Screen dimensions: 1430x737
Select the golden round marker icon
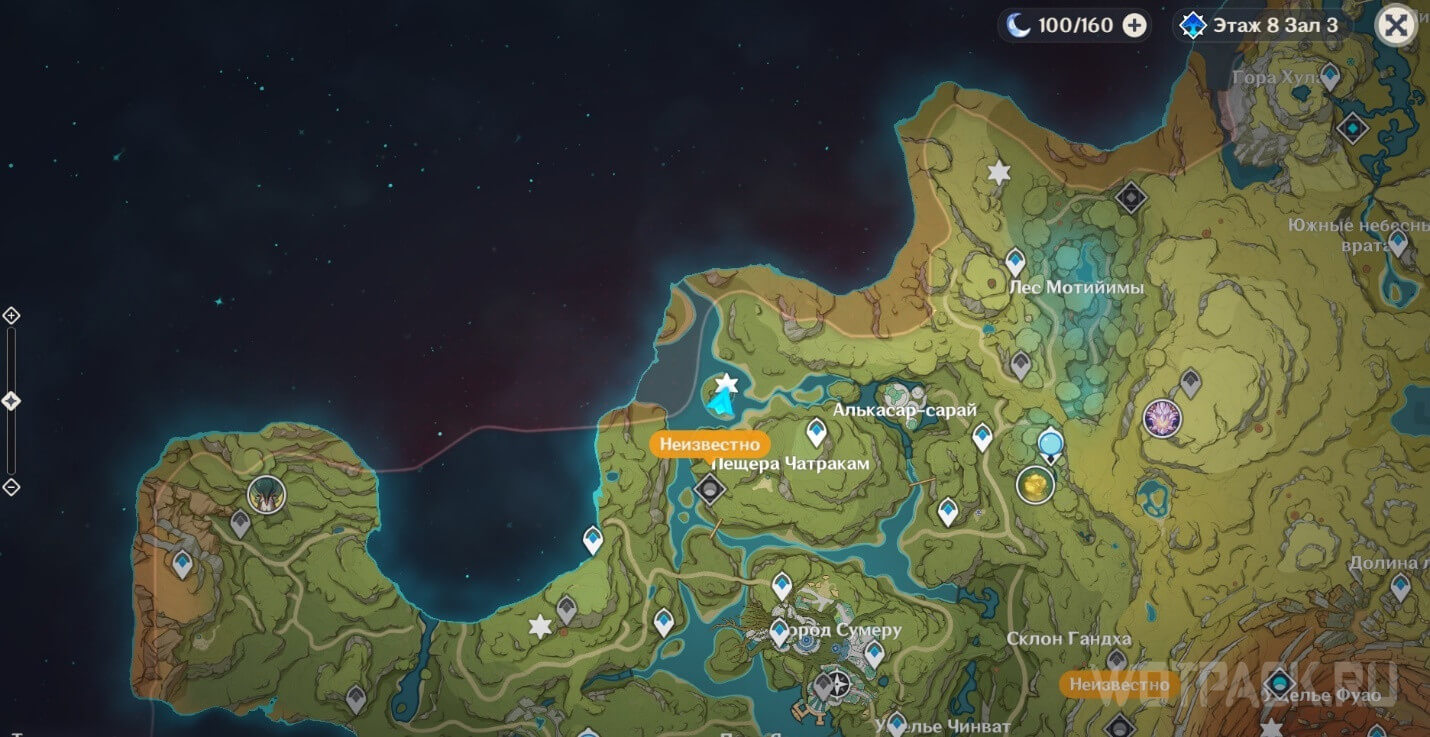[x=1036, y=485]
